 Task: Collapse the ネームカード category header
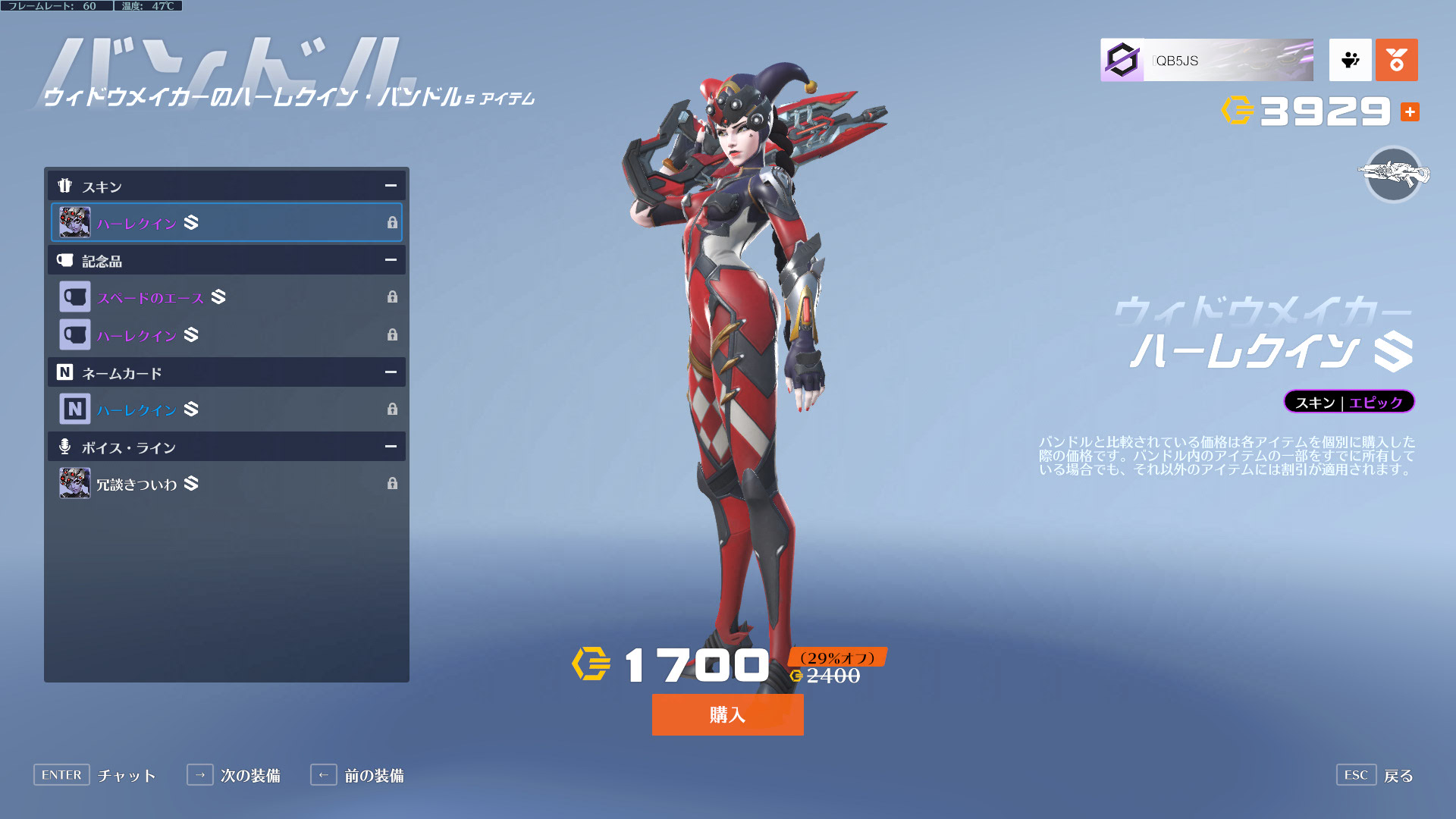click(391, 372)
